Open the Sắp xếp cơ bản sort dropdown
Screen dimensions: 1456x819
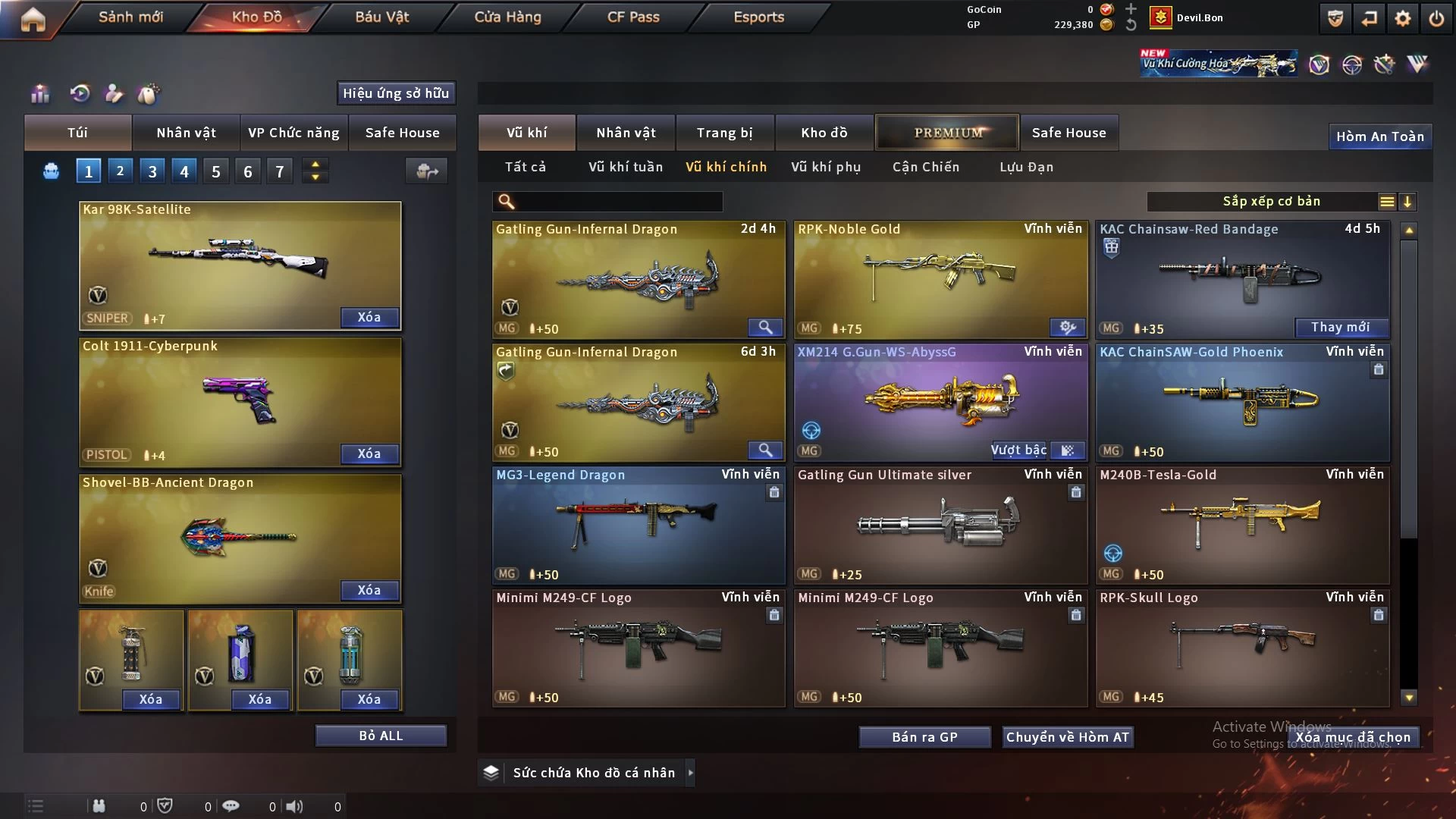tap(1271, 202)
